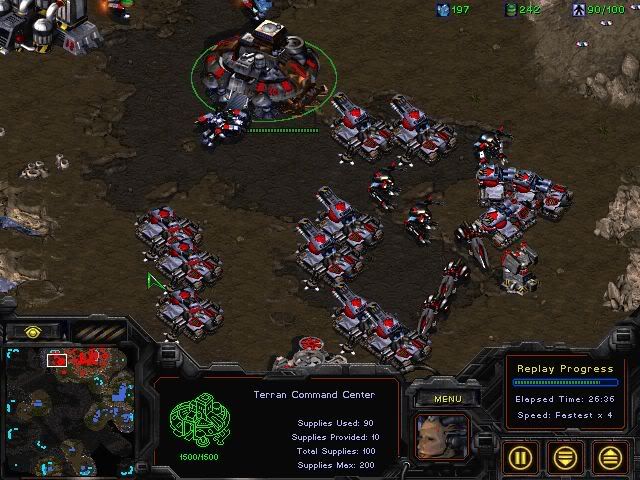Seek along the Replay Progress bar

[565, 382]
